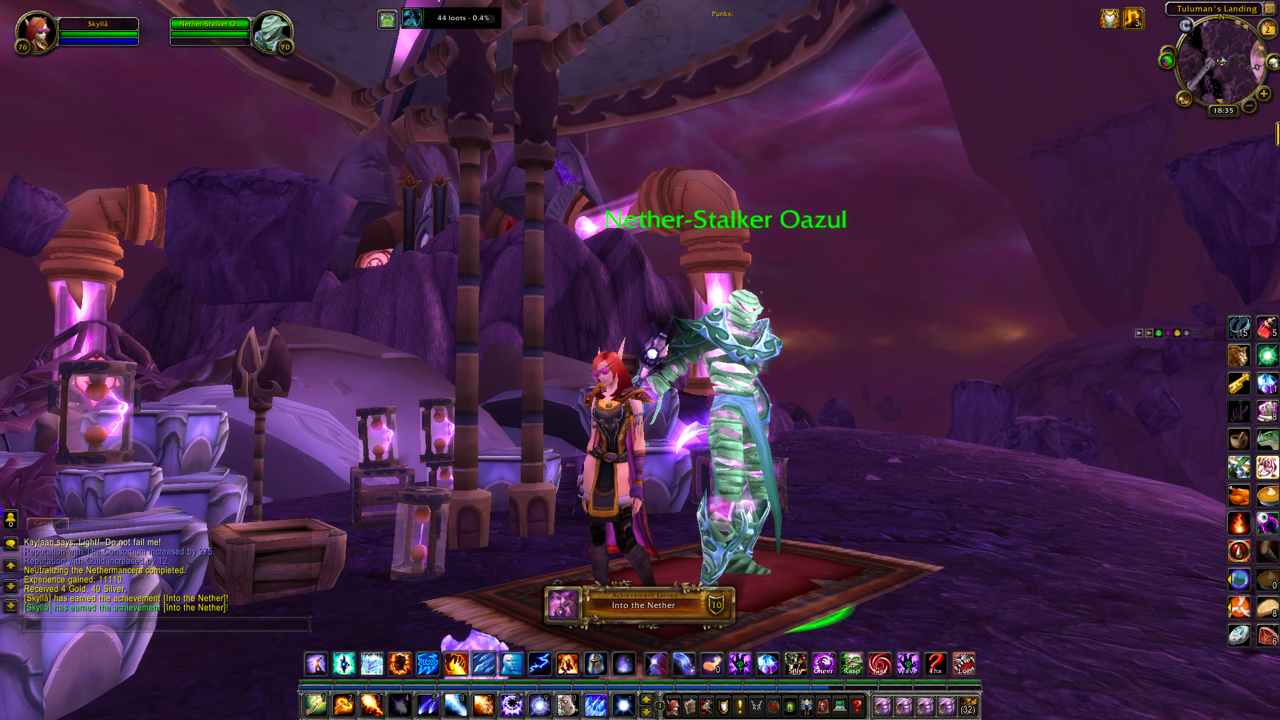
Task: Click the Into the Nether achievement popup
Action: pos(640,604)
